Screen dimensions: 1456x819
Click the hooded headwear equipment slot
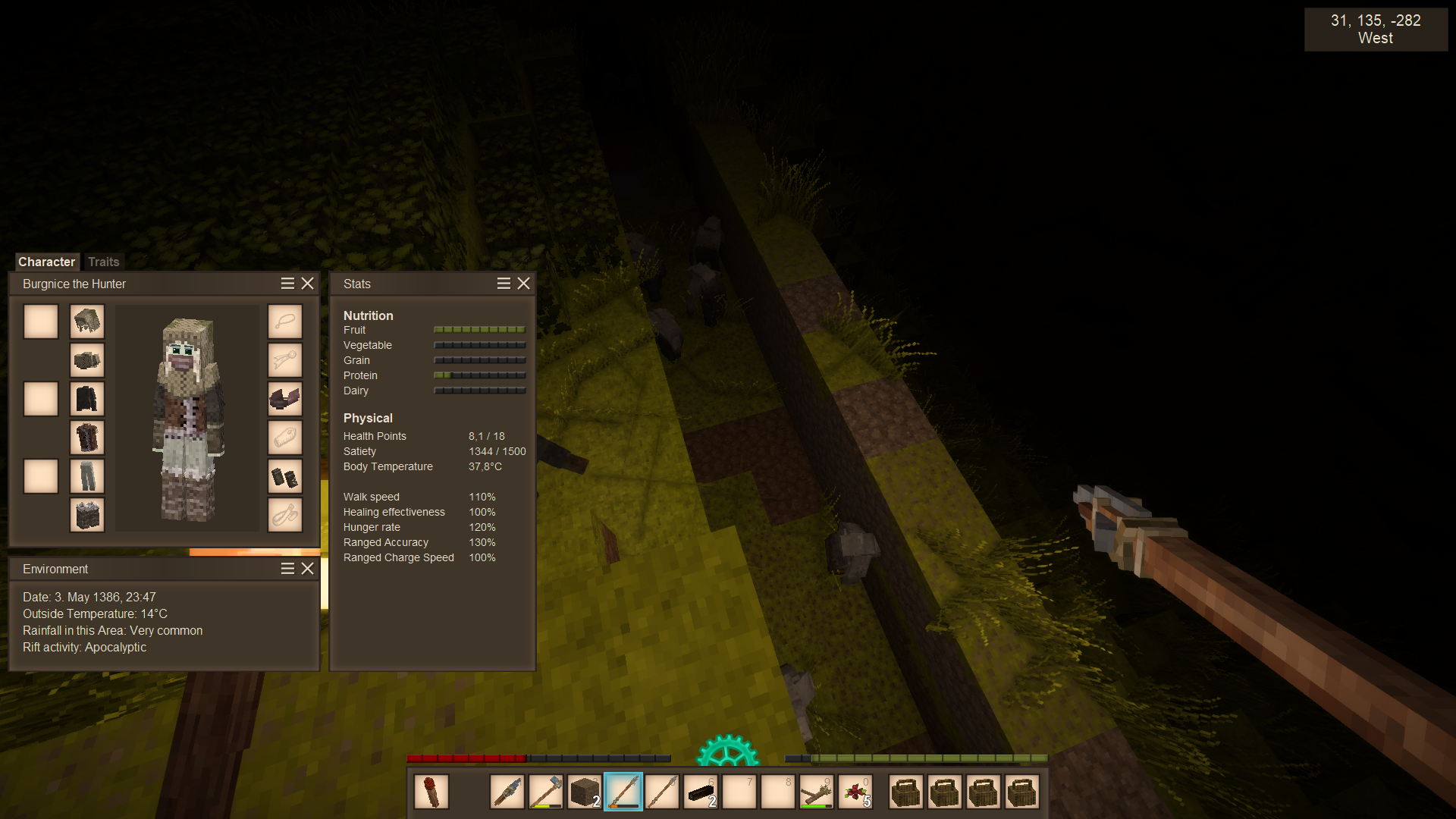pyautogui.click(x=87, y=322)
